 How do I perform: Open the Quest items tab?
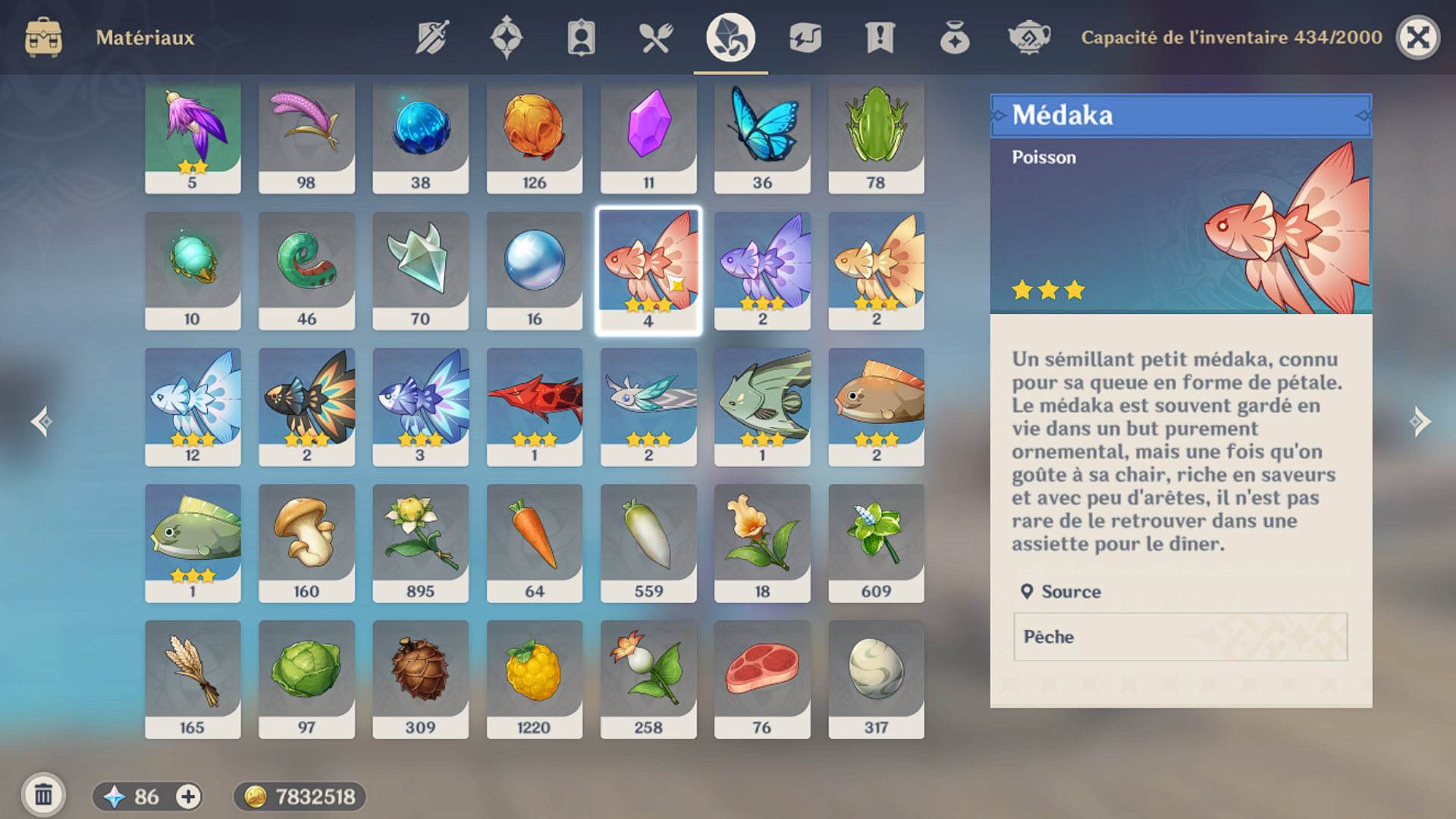880,37
